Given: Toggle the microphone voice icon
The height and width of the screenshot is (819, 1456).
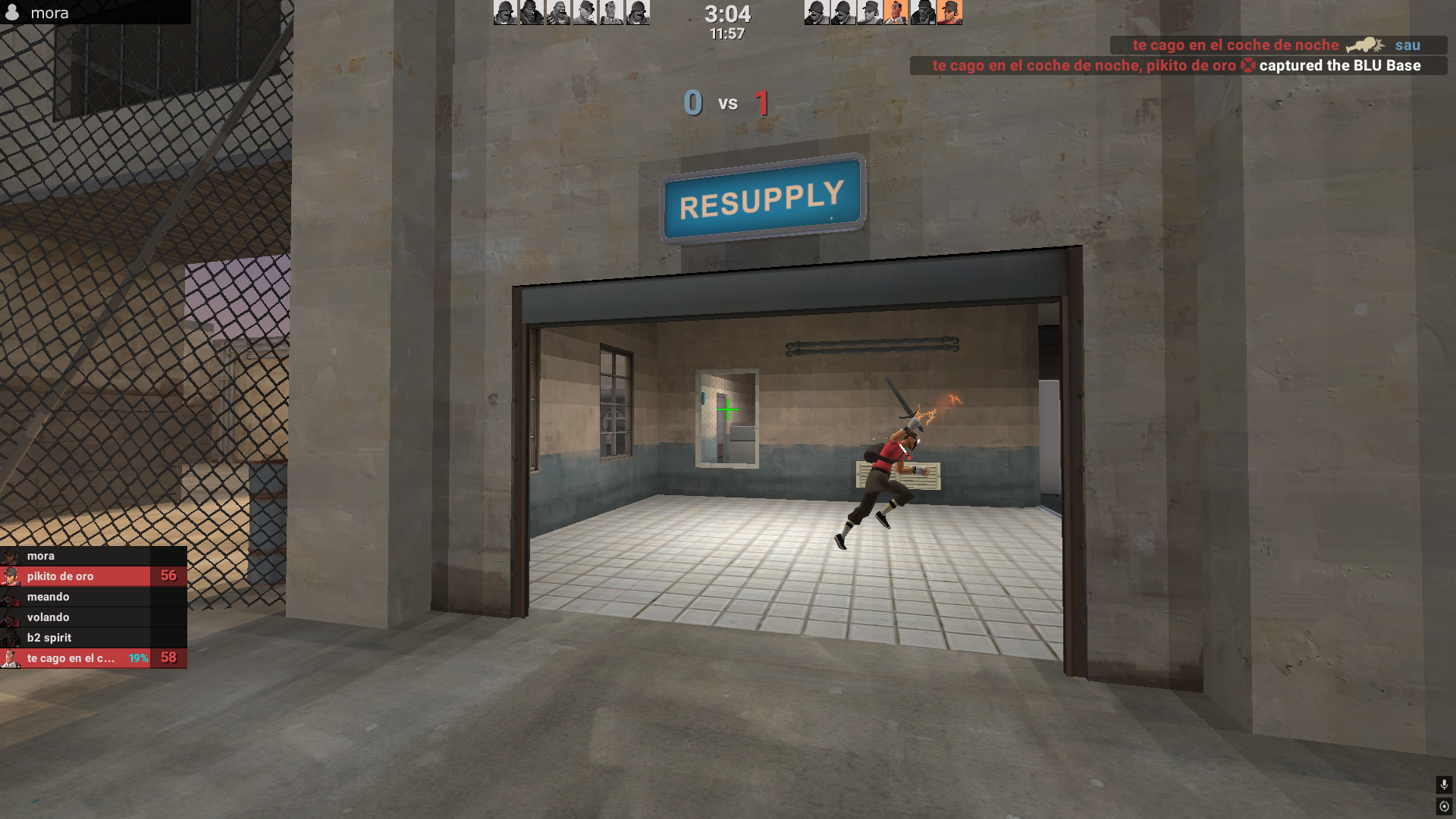Looking at the screenshot, I should [x=1444, y=784].
